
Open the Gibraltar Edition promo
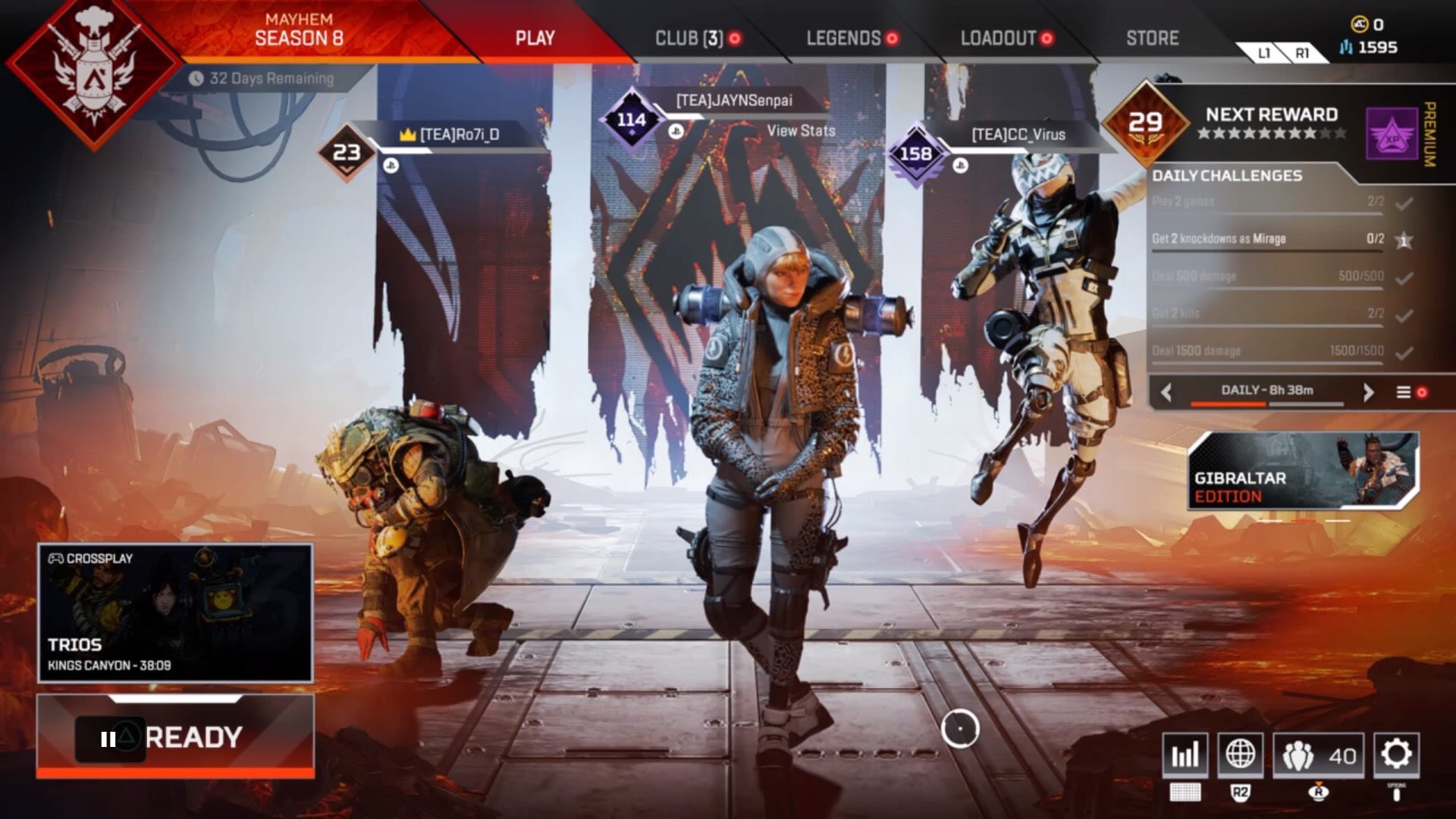(x=1302, y=471)
